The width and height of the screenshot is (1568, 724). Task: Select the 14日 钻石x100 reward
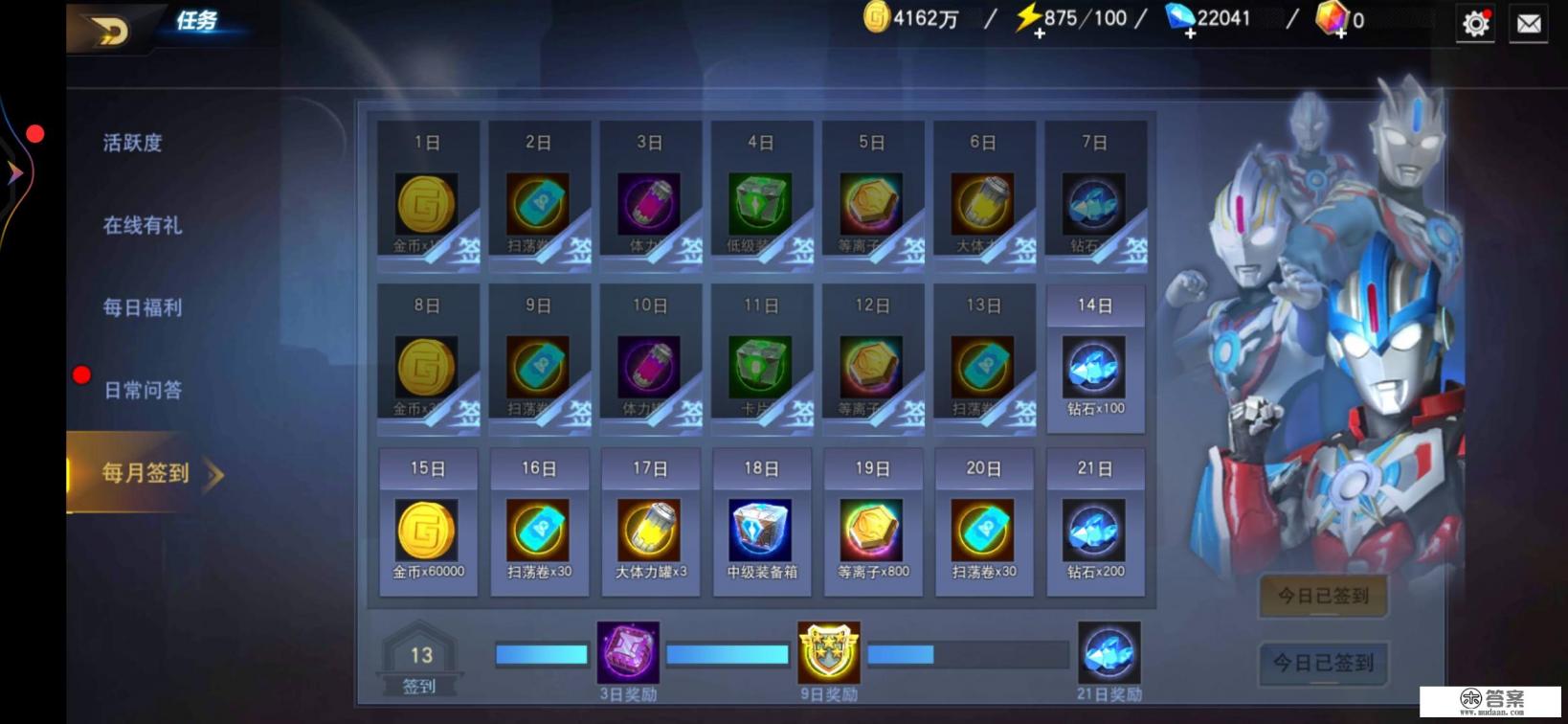pyautogui.click(x=1095, y=368)
